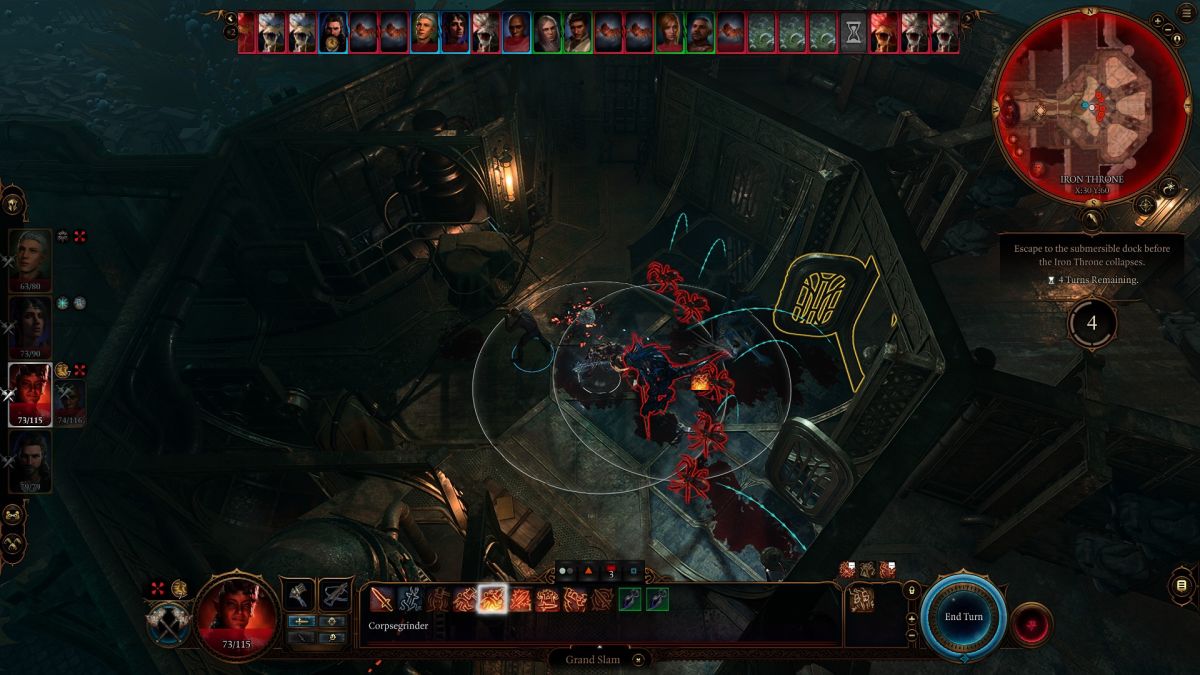End the current turn
Screen dimensions: 1200x675
pos(963,616)
